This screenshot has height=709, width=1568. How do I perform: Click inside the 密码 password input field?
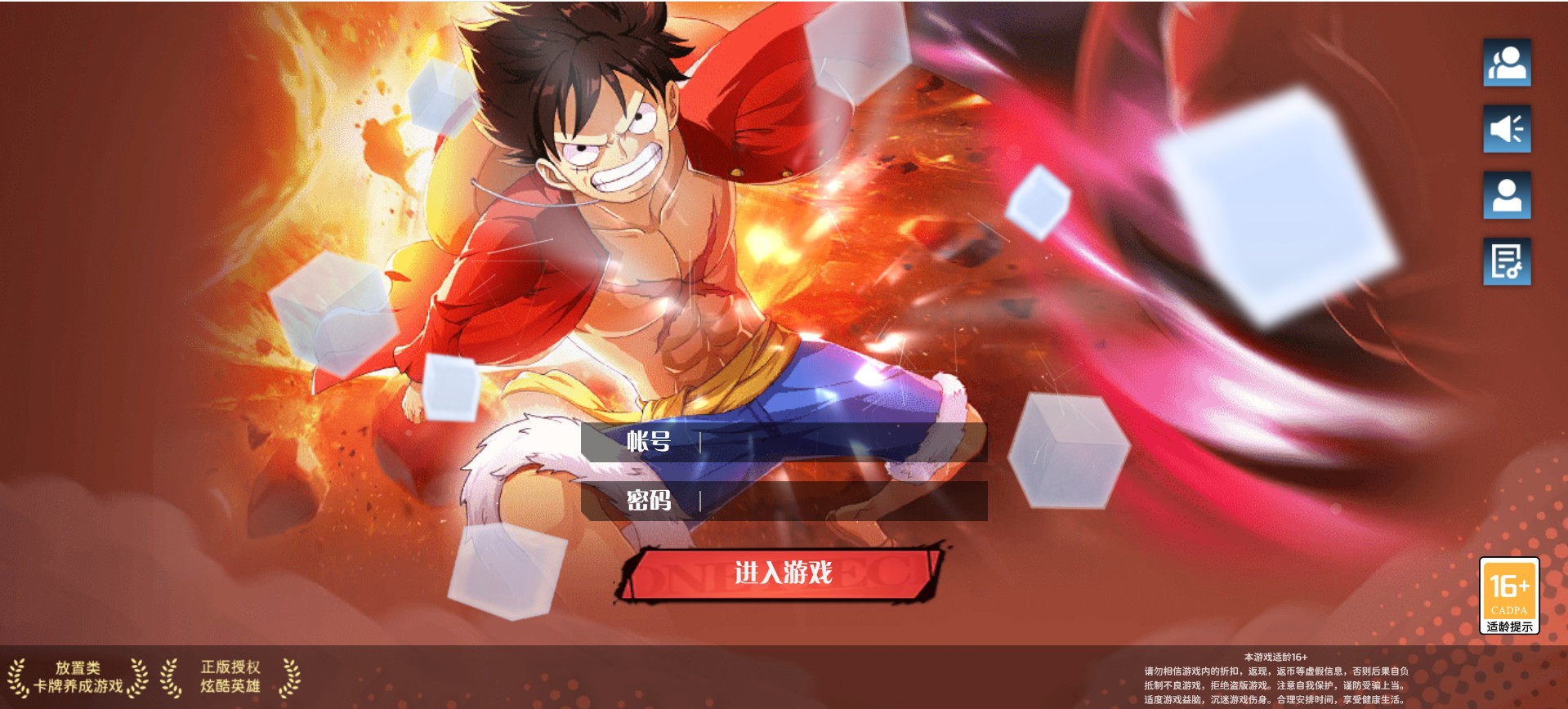pyautogui.click(x=817, y=499)
